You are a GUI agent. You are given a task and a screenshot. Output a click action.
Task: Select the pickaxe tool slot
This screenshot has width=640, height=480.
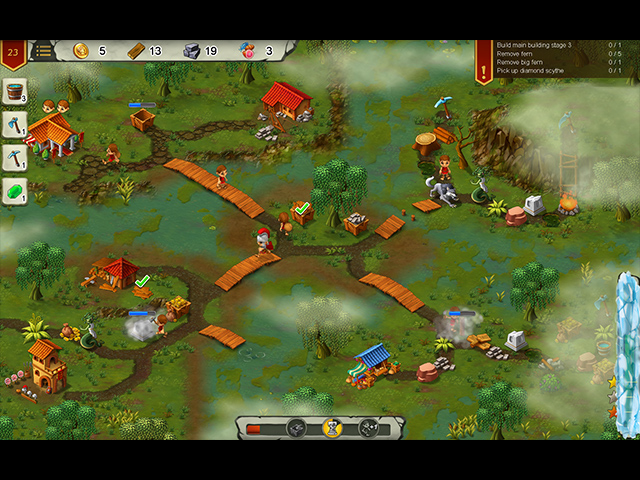tap(14, 157)
